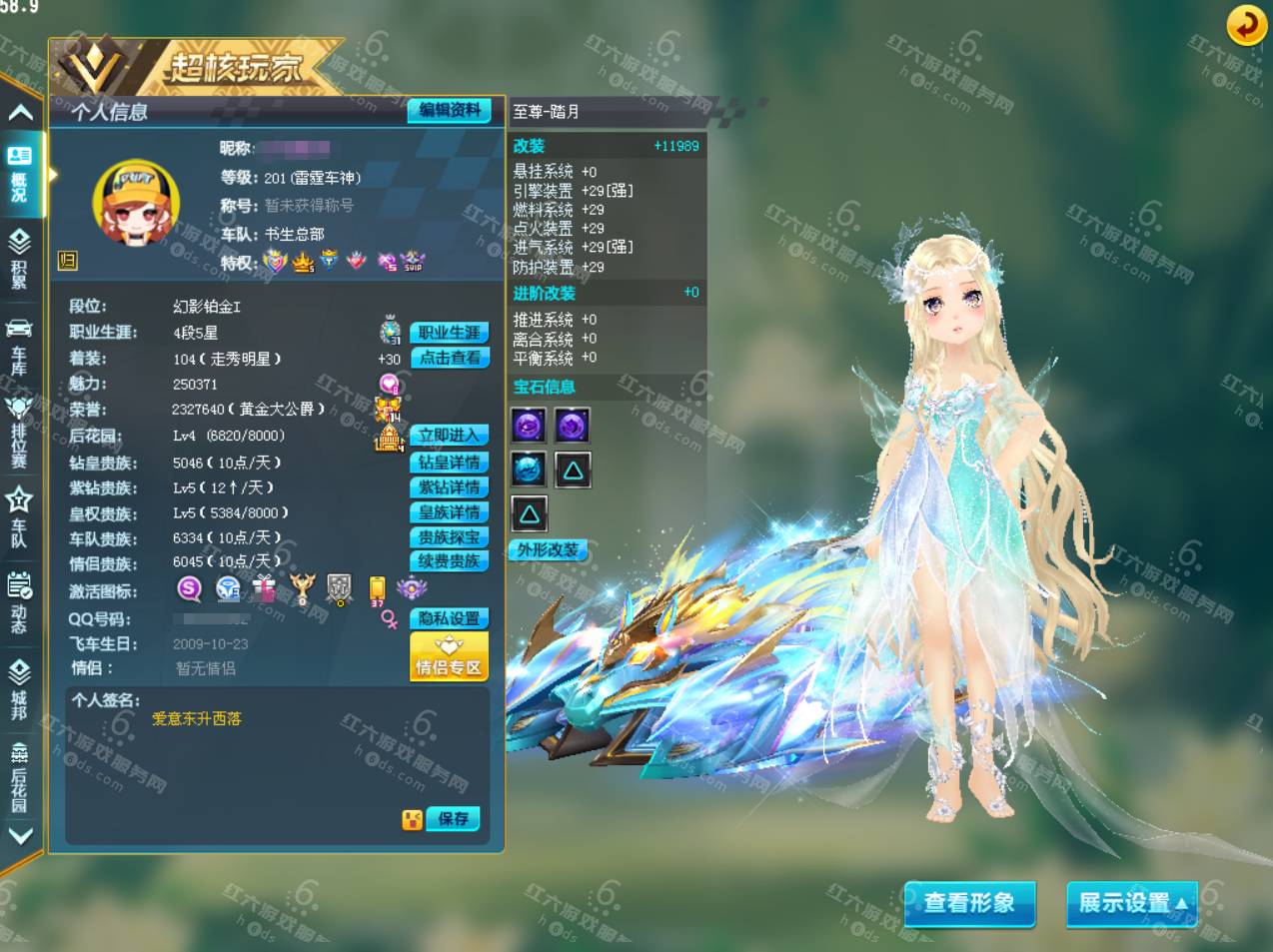Expand the 展示设置 display settings
1273x952 pixels.
1132,903
